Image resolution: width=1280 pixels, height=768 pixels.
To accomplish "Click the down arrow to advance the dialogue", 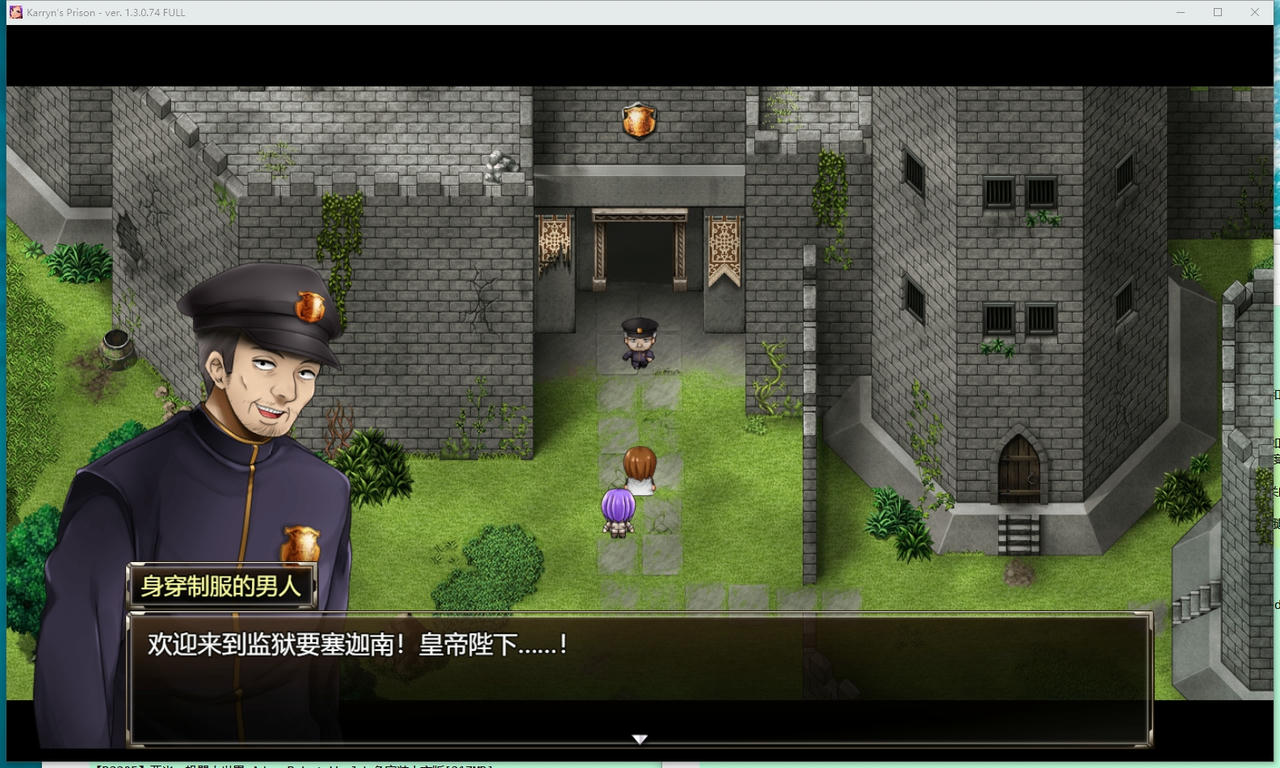I will pyautogui.click(x=639, y=739).
